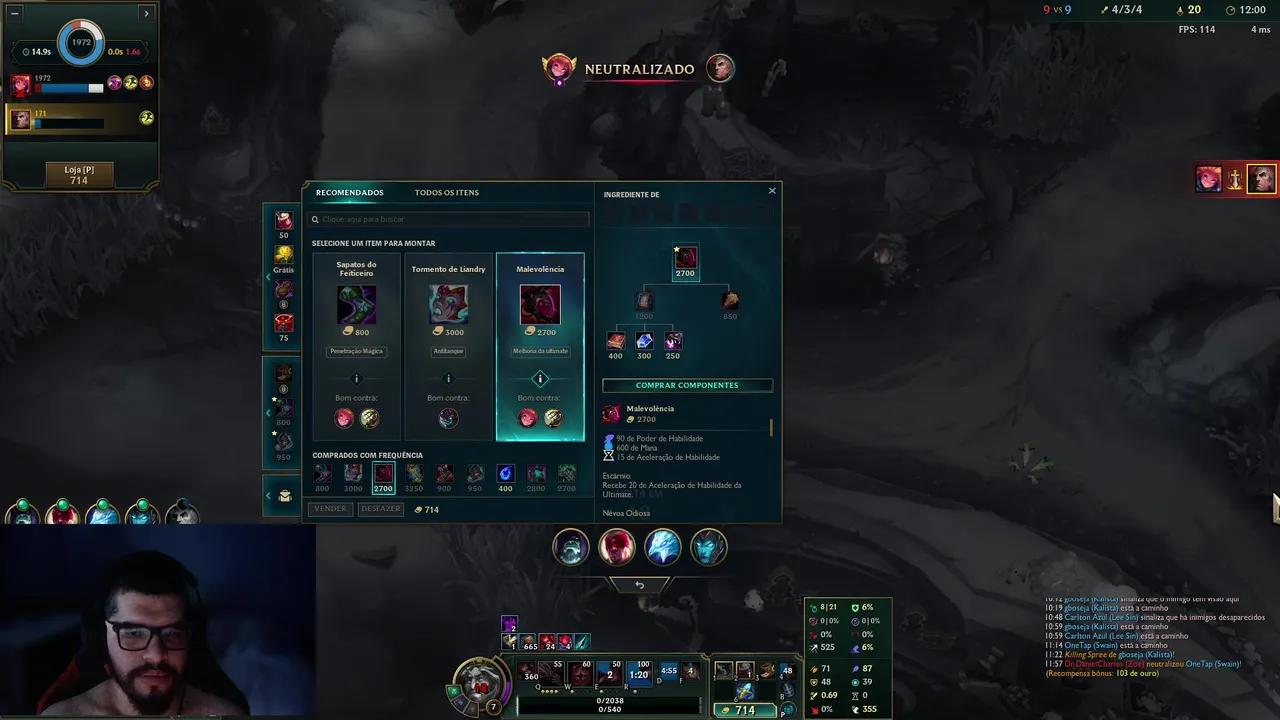Click the COMPRAR COMPONENTES button
The image size is (1280, 720).
point(687,384)
